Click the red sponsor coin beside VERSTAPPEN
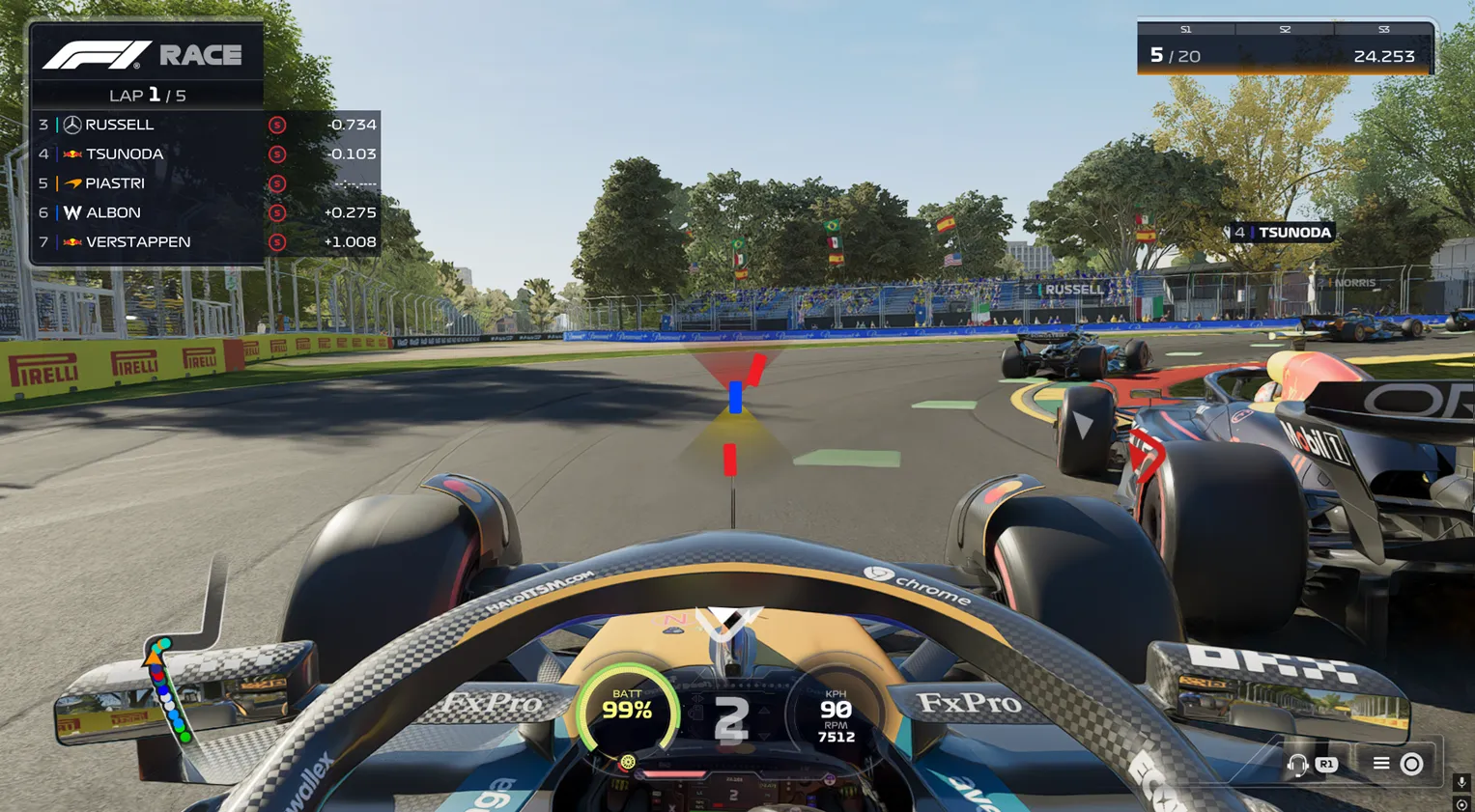 click(x=276, y=241)
